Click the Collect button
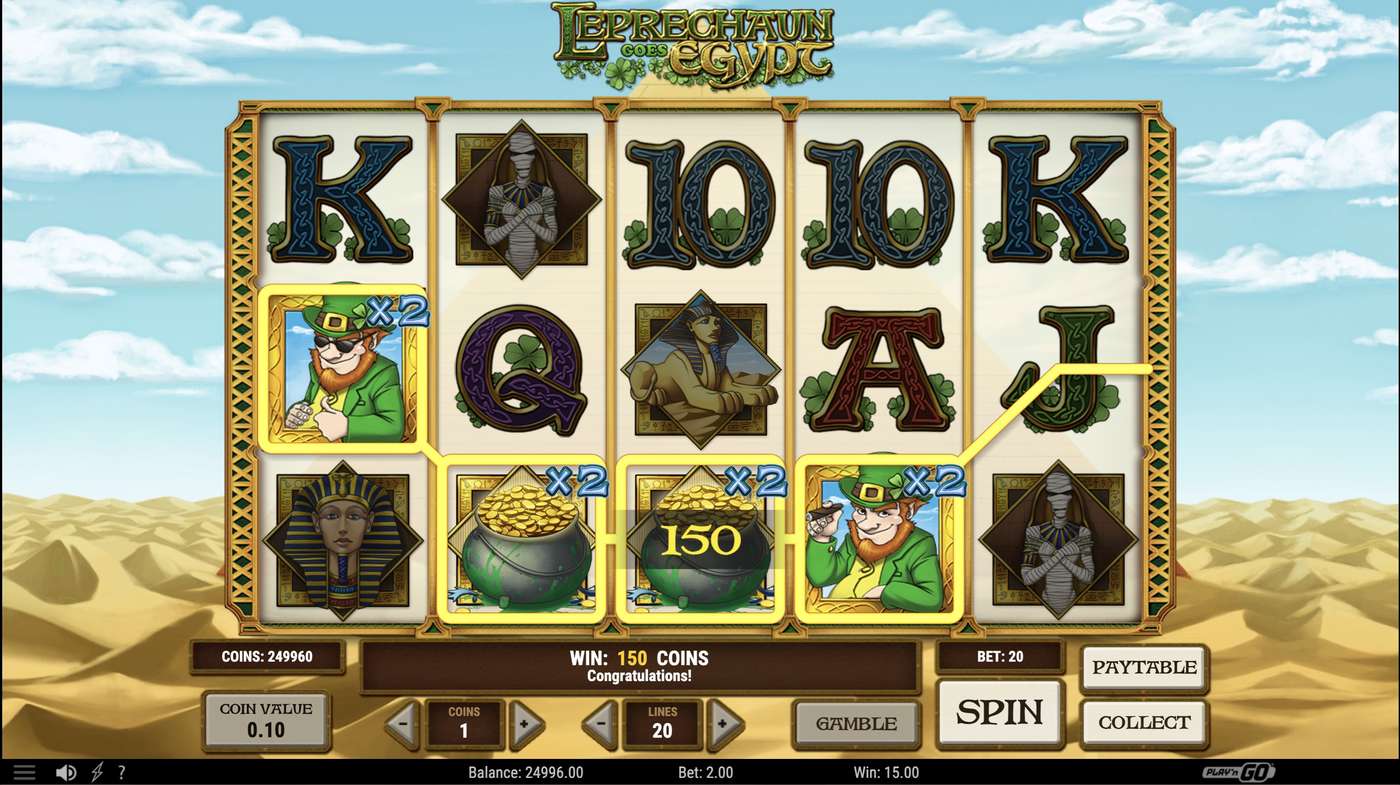This screenshot has width=1400, height=785. (1144, 721)
